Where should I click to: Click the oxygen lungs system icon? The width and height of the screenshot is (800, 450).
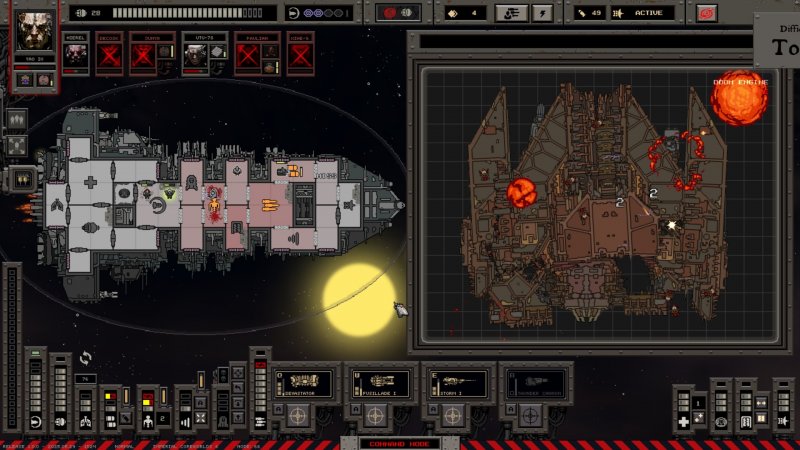(86, 420)
